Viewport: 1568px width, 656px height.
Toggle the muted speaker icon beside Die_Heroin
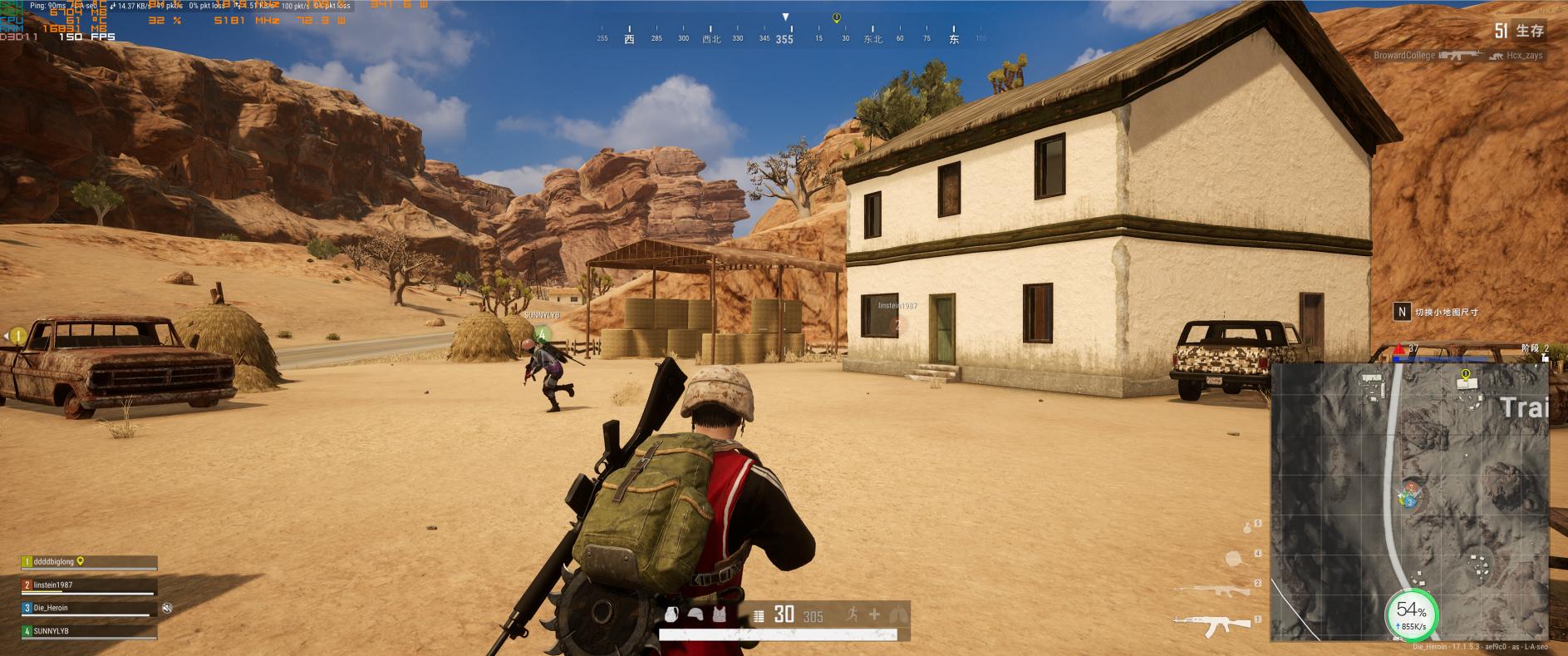tap(167, 609)
